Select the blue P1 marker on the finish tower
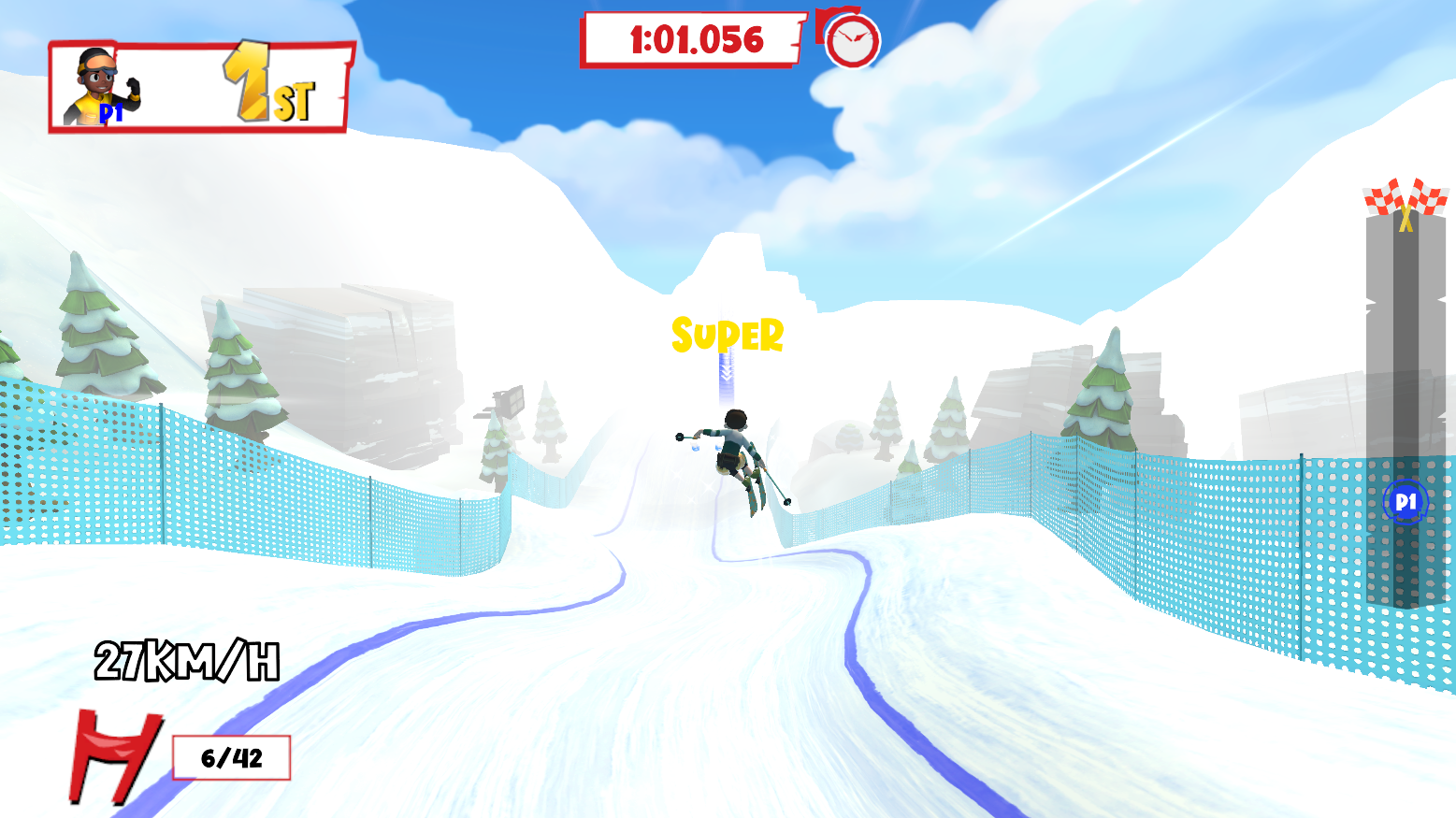The width and height of the screenshot is (1456, 818). coord(1404,502)
